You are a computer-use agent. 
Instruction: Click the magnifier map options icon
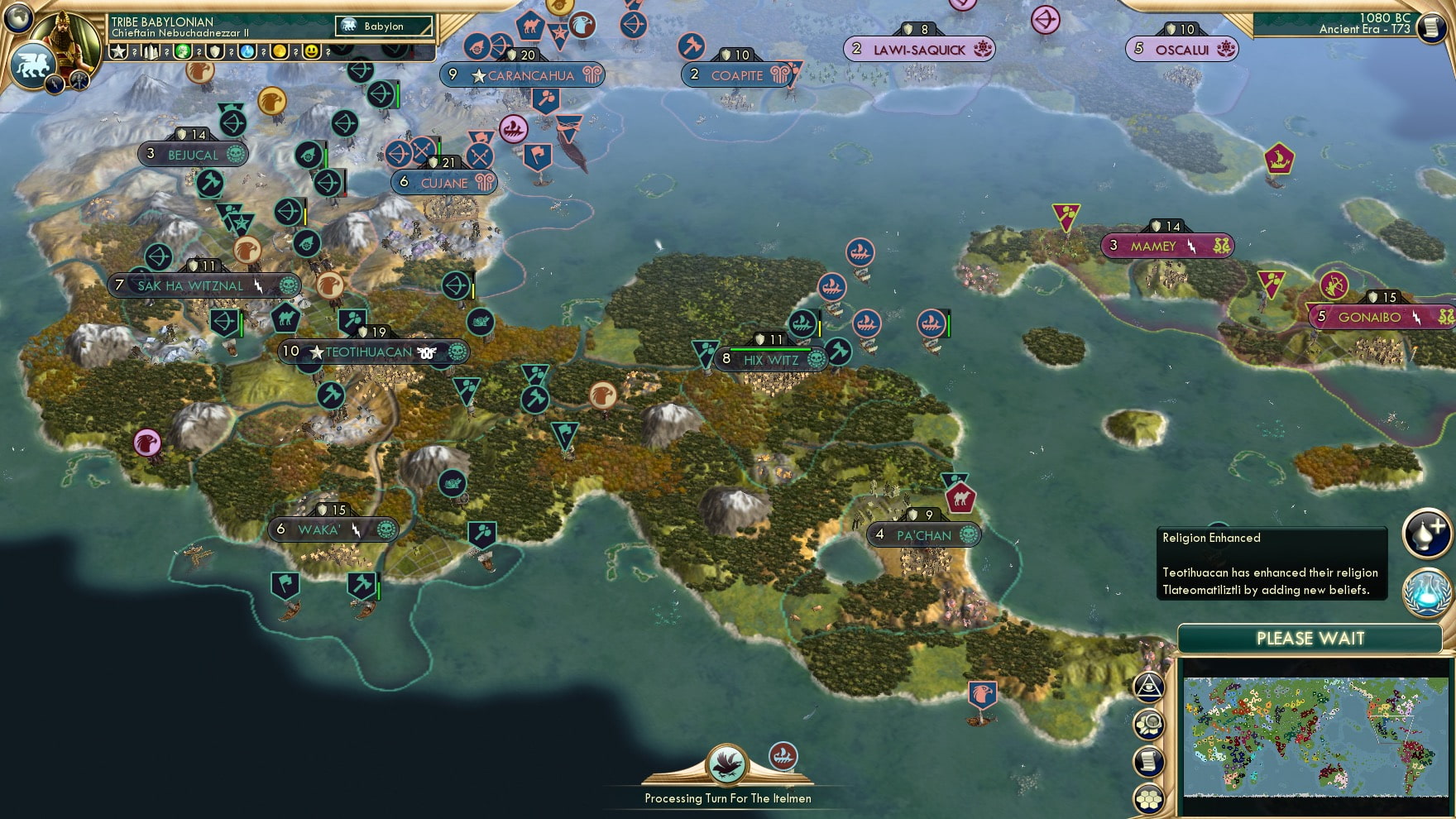[x=1150, y=725]
